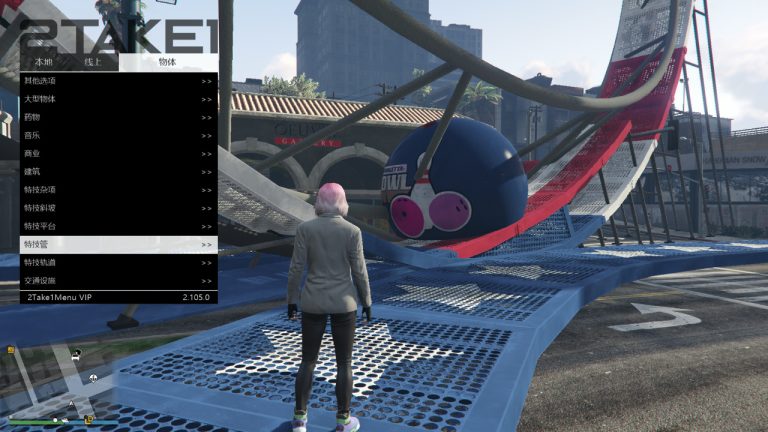
Task: Choose the 特技杂项 submenu
Action: pos(118,190)
